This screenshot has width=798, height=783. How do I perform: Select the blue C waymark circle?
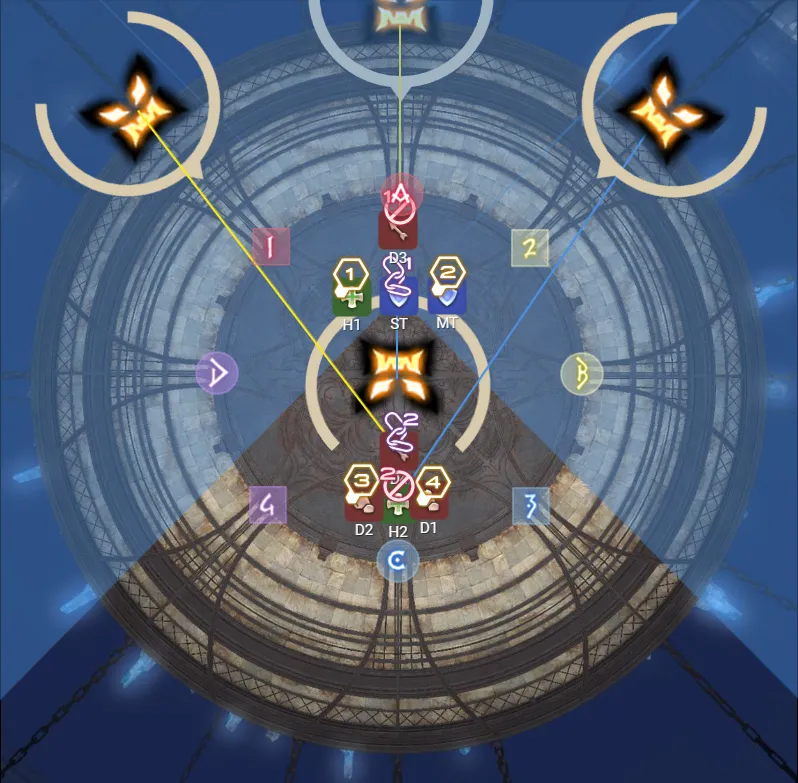[397, 563]
